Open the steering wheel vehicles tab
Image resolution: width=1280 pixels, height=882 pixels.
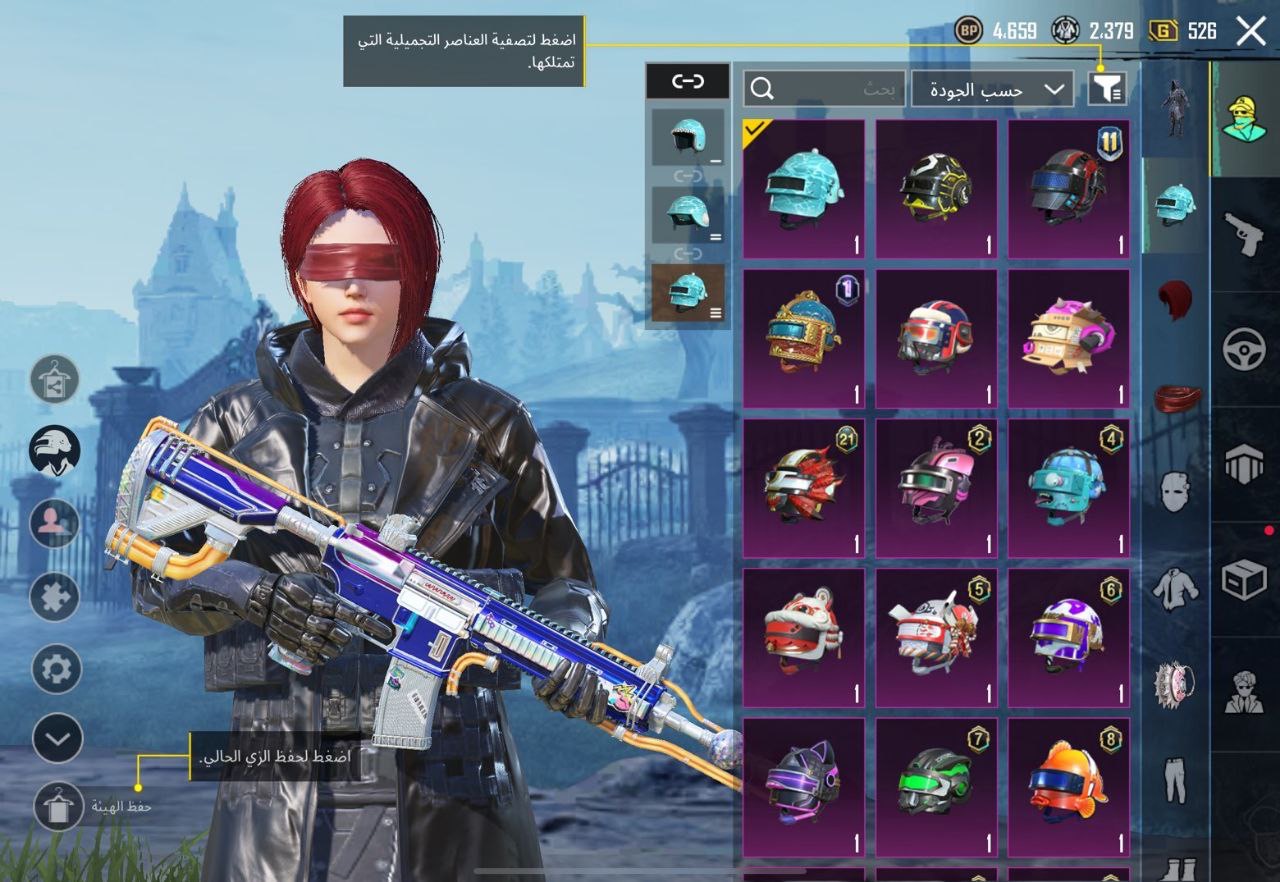coord(1245,349)
